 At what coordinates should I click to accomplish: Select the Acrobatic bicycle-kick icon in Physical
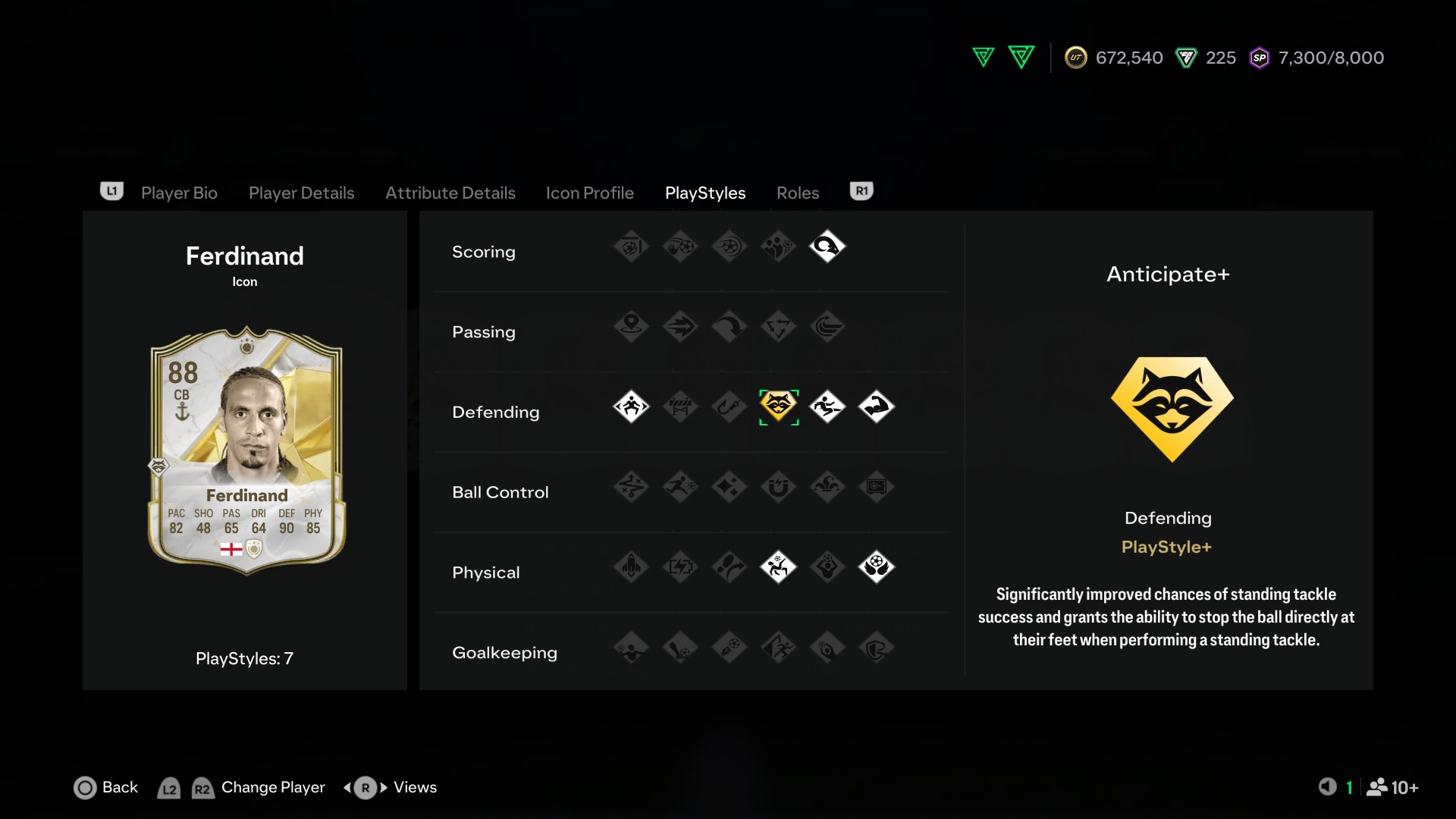[778, 567]
